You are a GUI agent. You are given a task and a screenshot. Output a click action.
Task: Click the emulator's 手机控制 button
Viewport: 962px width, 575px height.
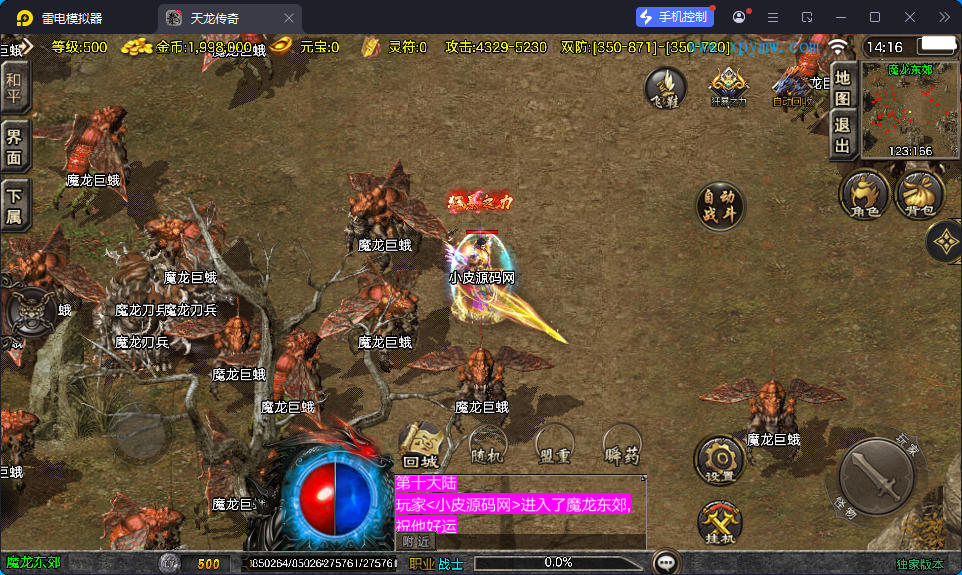675,17
